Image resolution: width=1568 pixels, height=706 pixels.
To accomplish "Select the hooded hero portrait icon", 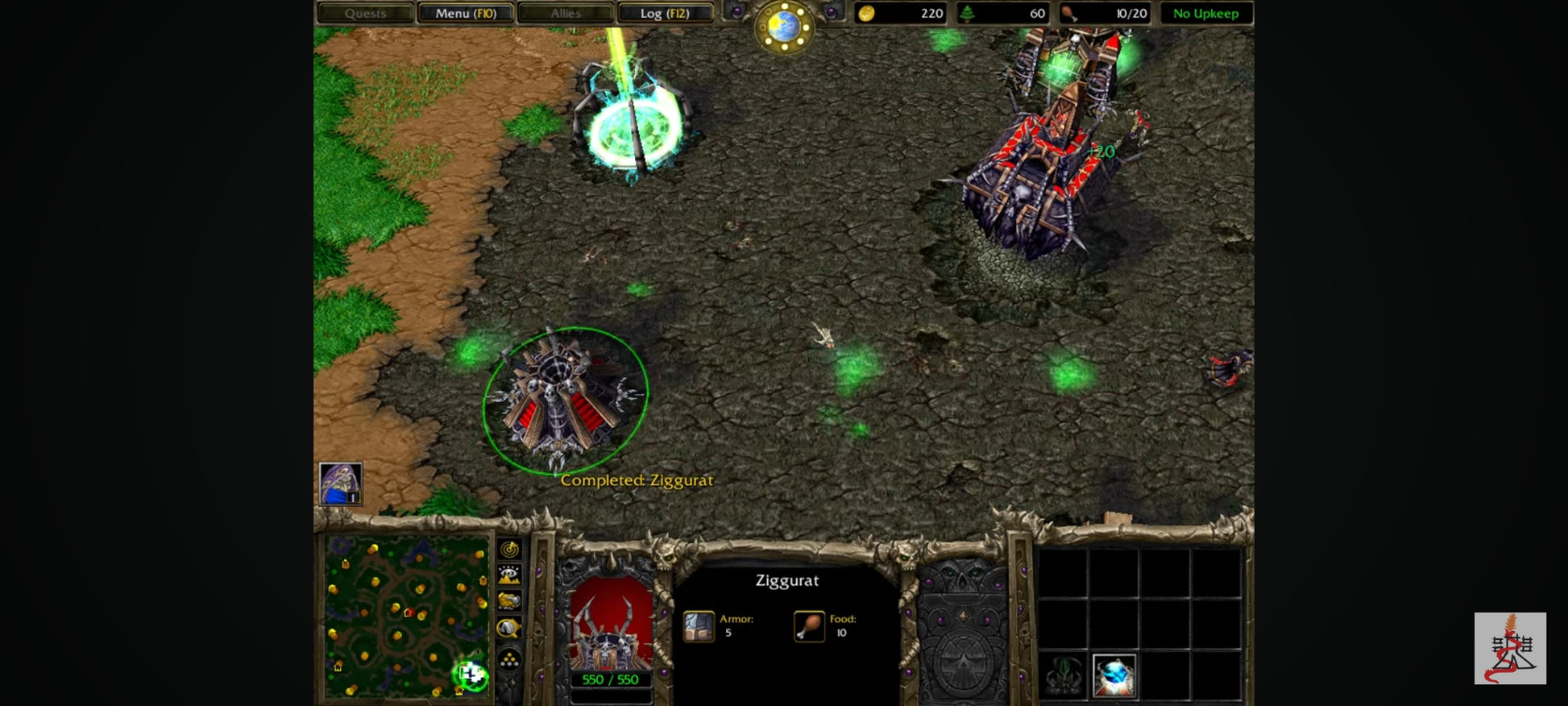I will click(340, 484).
